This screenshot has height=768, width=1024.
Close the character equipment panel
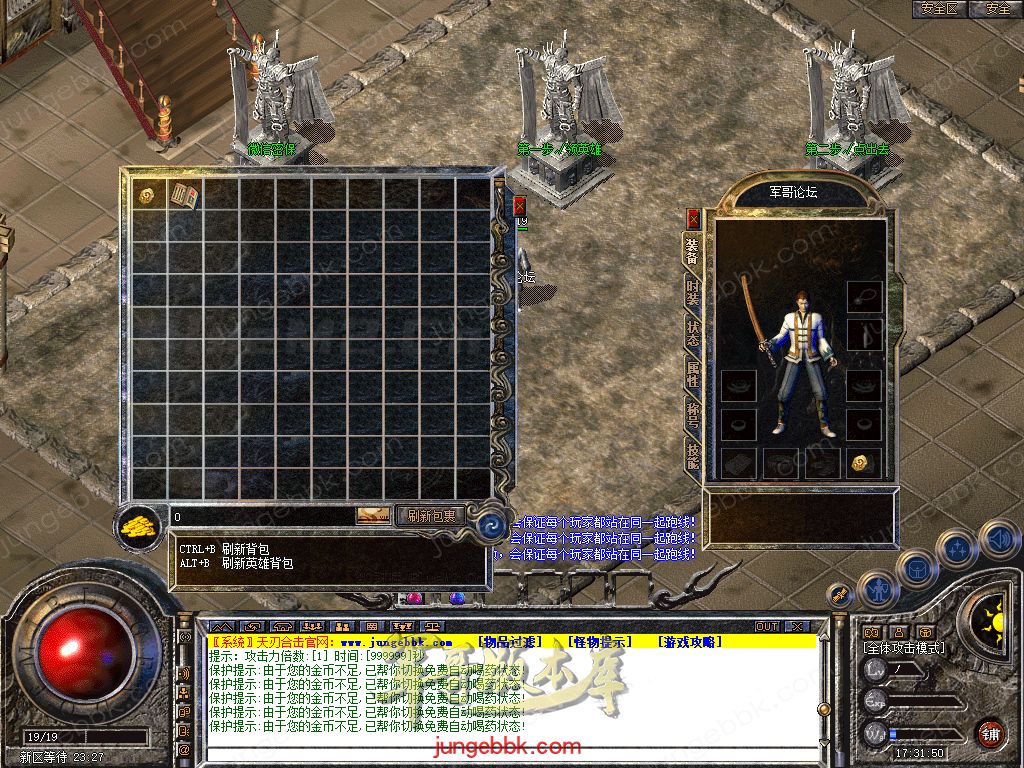[694, 219]
